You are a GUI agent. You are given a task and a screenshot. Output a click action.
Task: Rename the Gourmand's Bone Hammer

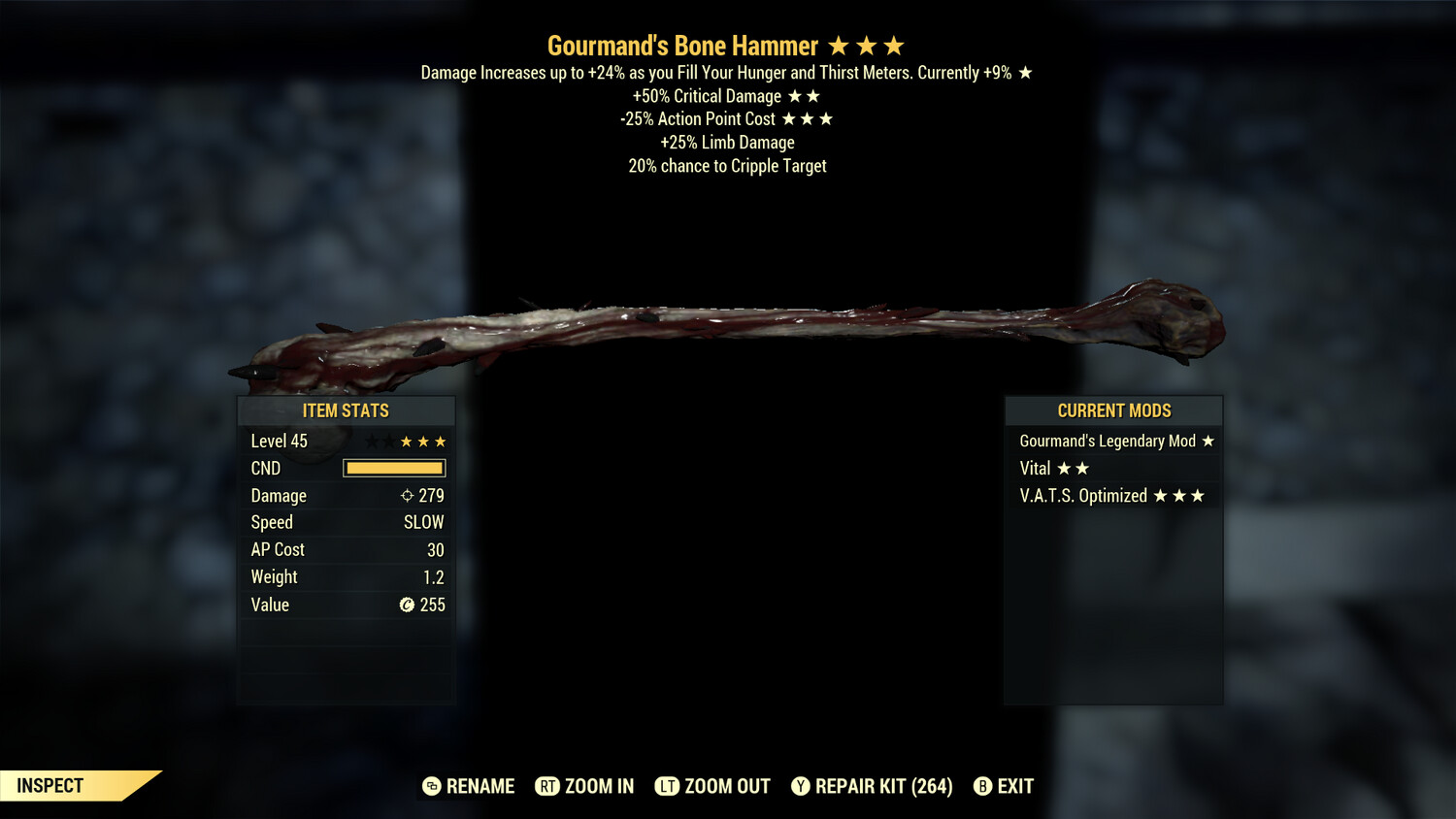click(x=469, y=786)
